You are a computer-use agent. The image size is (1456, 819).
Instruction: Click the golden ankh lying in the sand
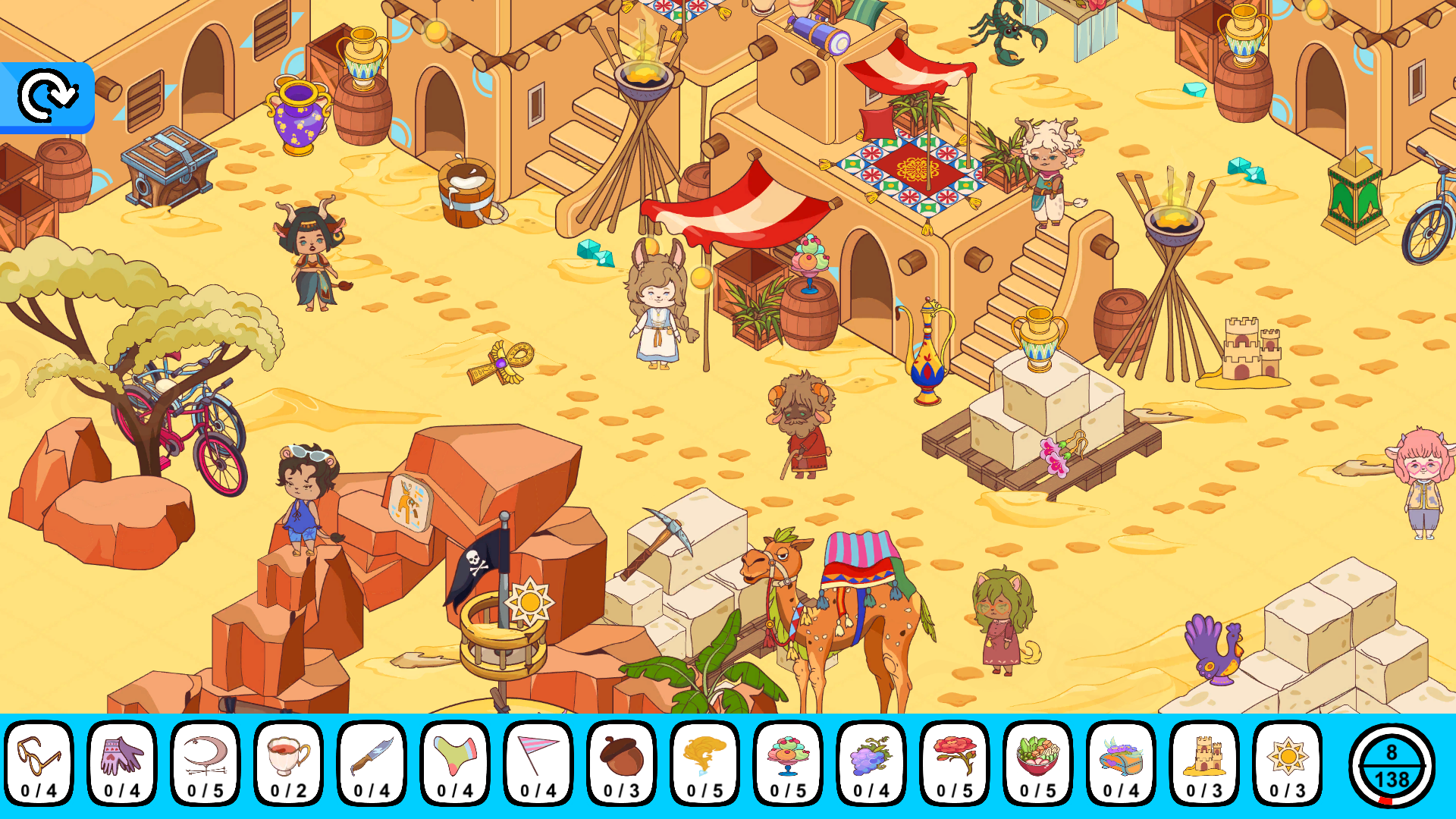tap(500, 364)
